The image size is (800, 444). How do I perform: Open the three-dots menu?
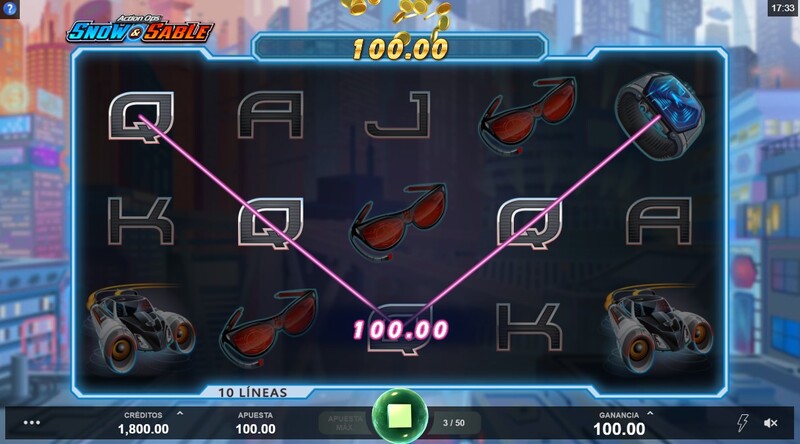tap(32, 423)
